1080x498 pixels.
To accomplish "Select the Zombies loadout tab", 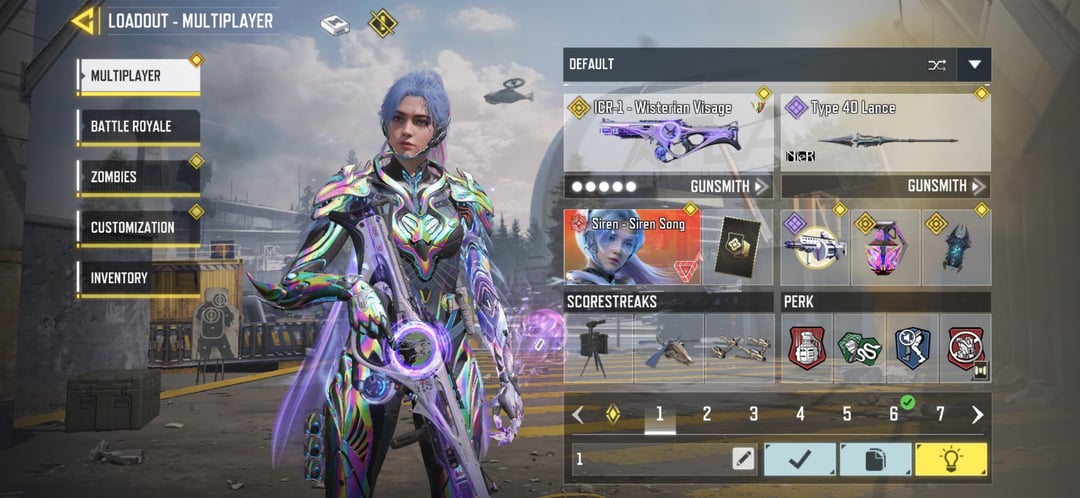I will point(139,177).
